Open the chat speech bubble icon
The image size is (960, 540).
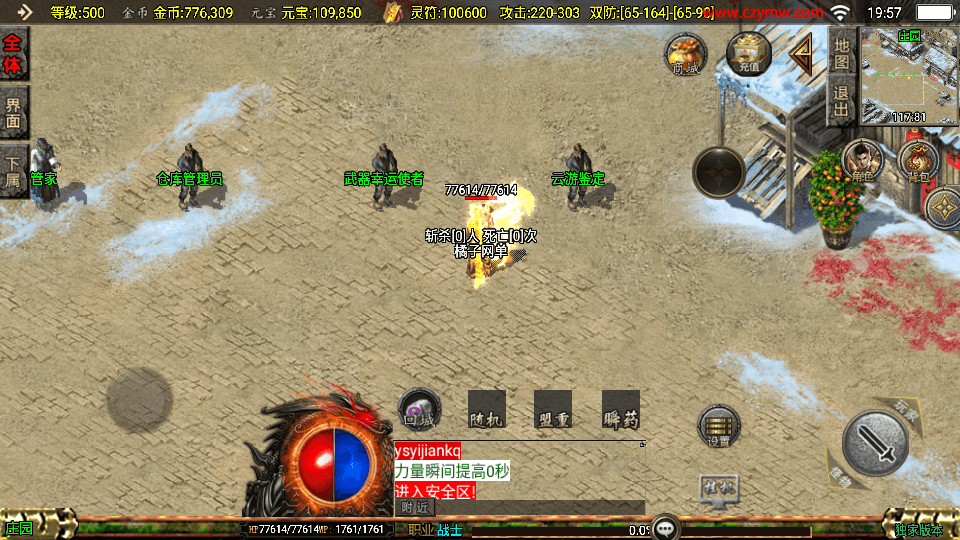coord(667,527)
